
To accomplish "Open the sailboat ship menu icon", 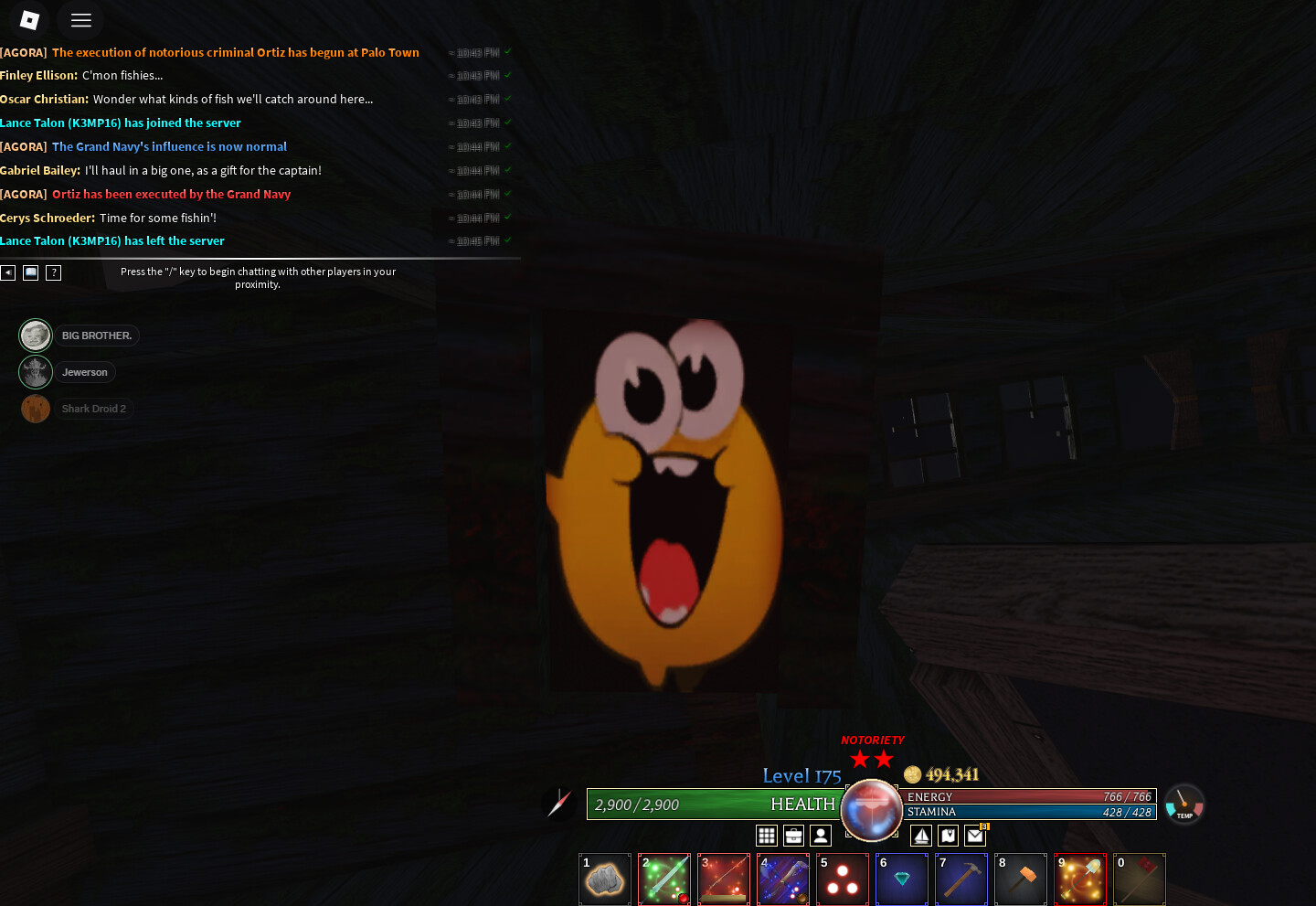I will 921,836.
